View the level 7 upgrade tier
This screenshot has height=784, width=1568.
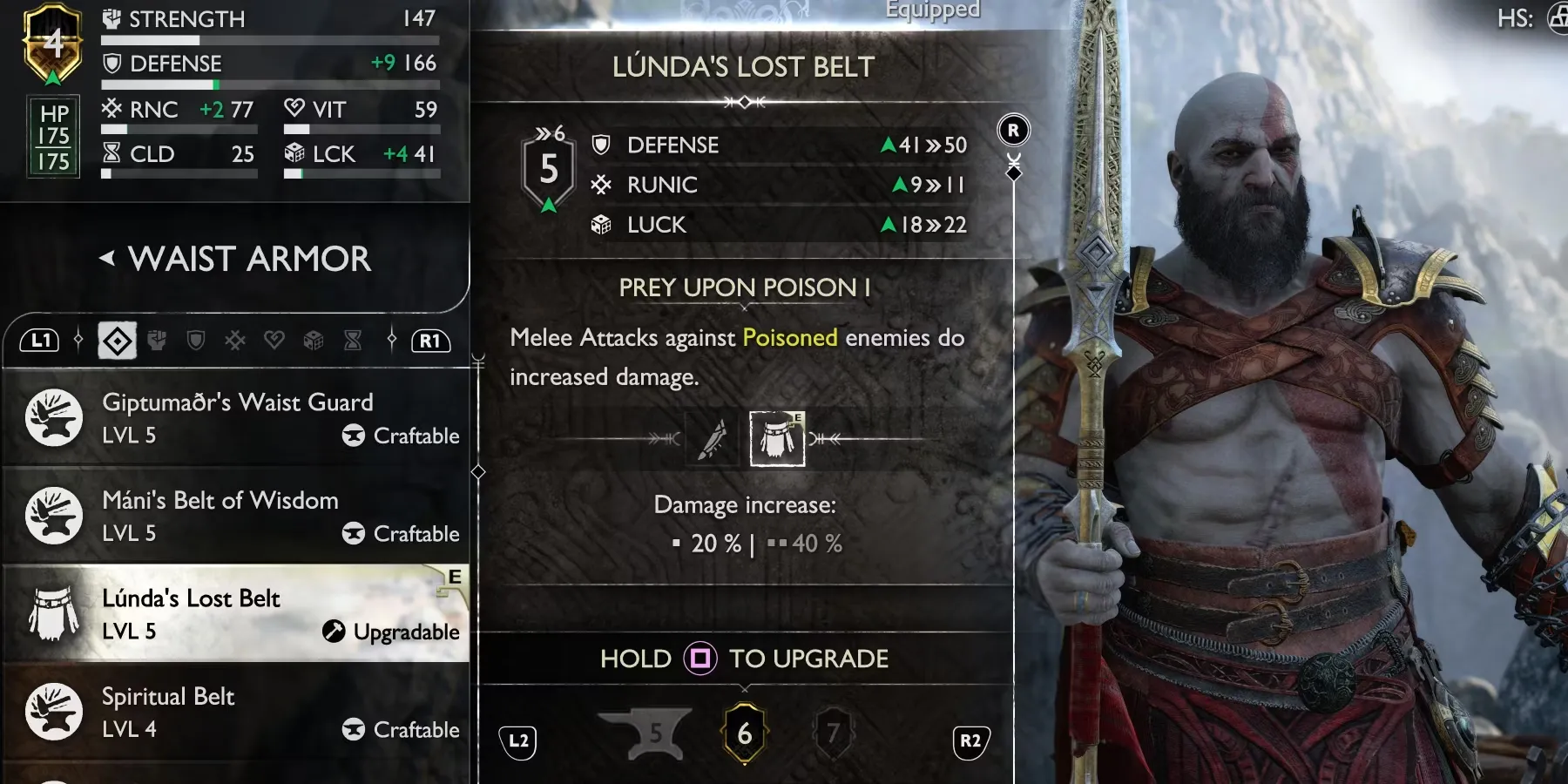[x=833, y=733]
